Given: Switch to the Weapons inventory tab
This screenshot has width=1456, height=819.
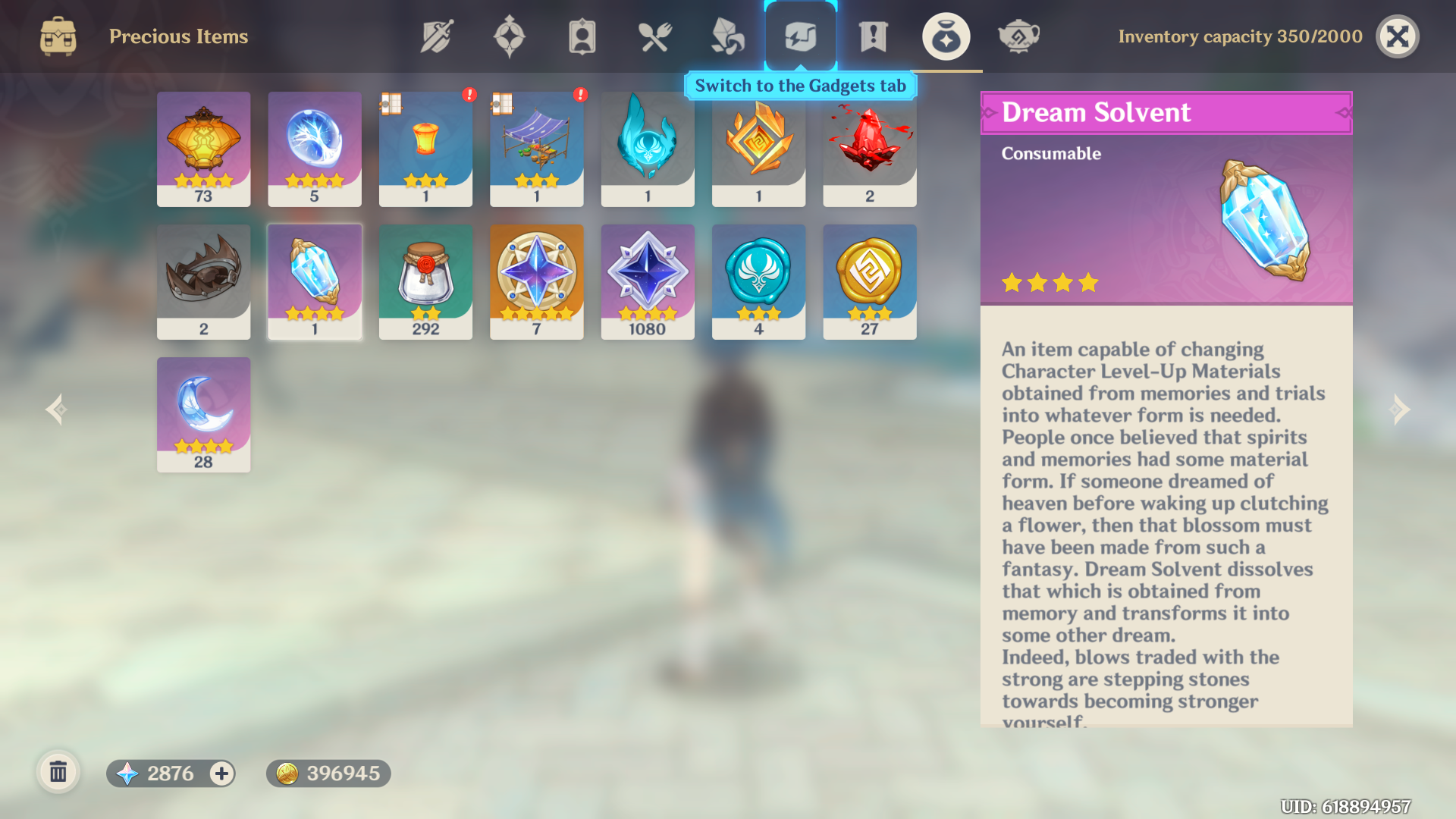Looking at the screenshot, I should (x=436, y=34).
